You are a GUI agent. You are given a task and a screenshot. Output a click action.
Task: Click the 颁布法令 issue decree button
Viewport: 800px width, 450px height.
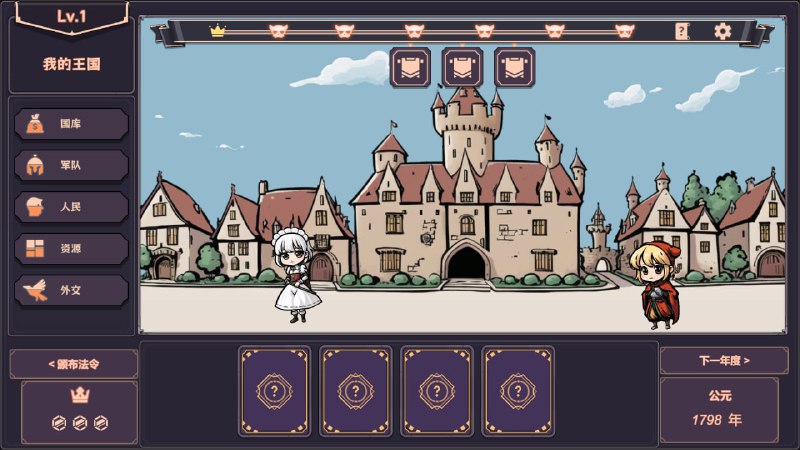(74, 363)
